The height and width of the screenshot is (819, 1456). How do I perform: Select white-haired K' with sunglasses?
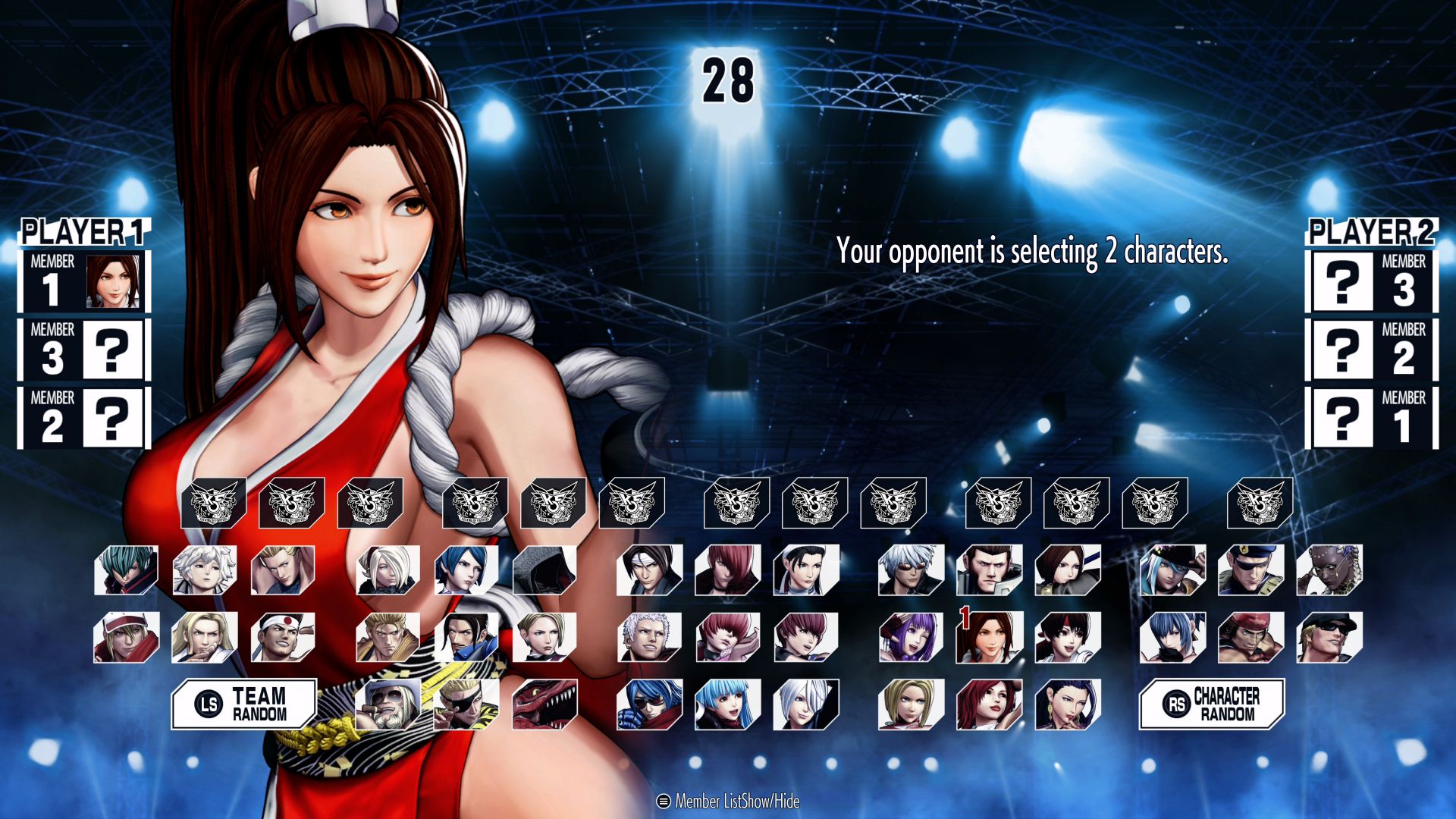911,570
